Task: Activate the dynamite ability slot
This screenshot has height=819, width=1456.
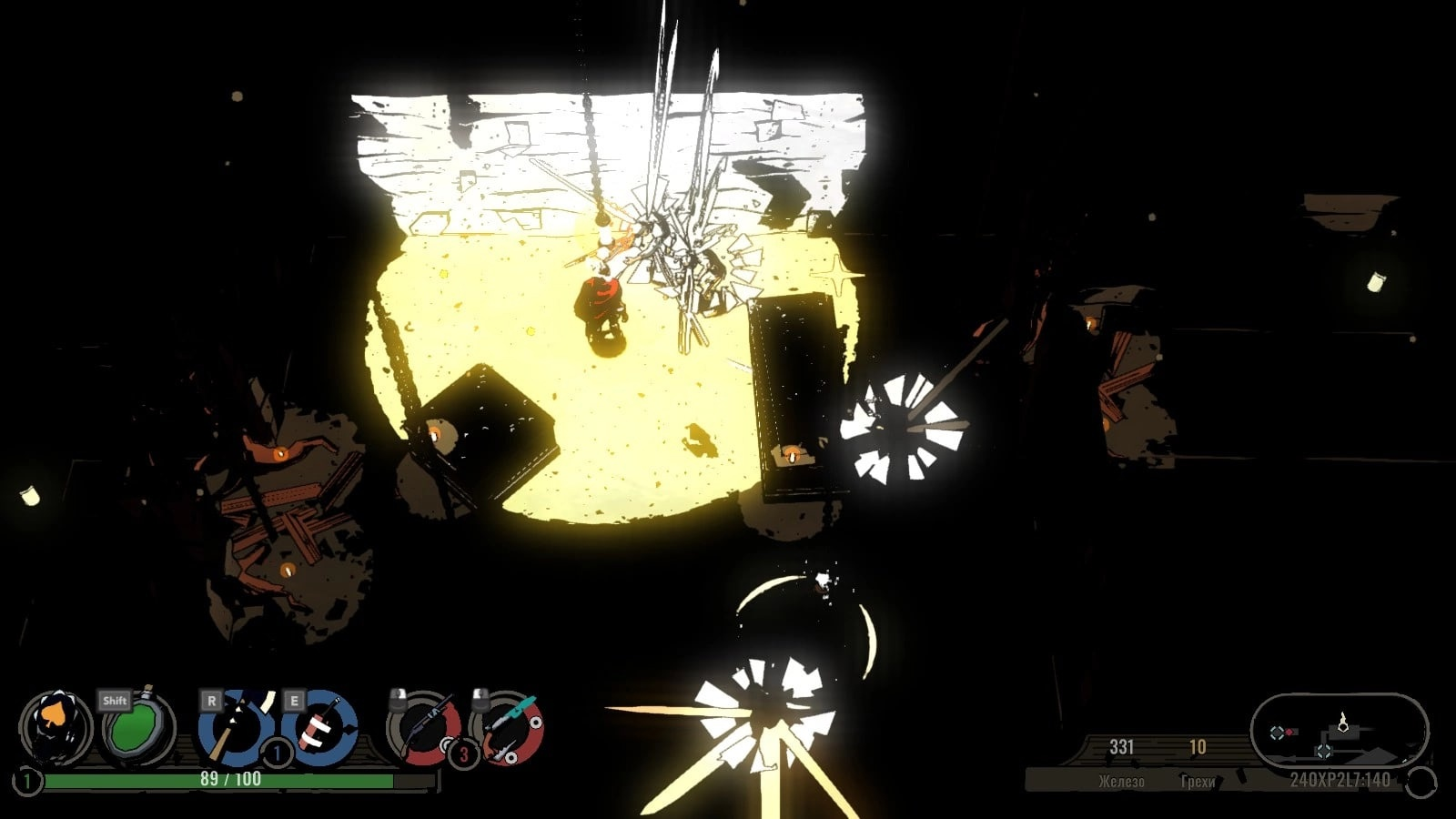Action: coord(319,728)
